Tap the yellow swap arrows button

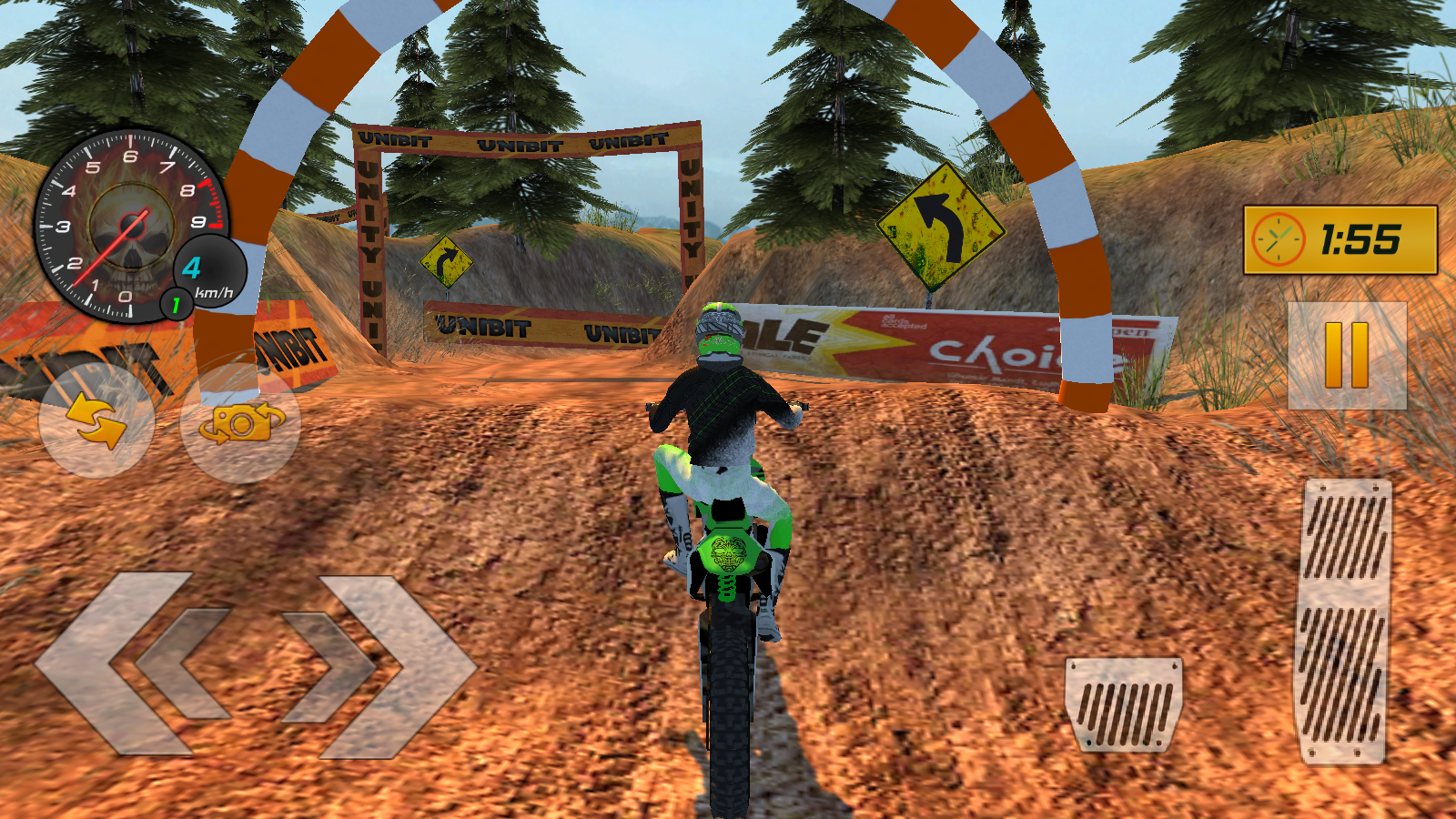[96, 421]
